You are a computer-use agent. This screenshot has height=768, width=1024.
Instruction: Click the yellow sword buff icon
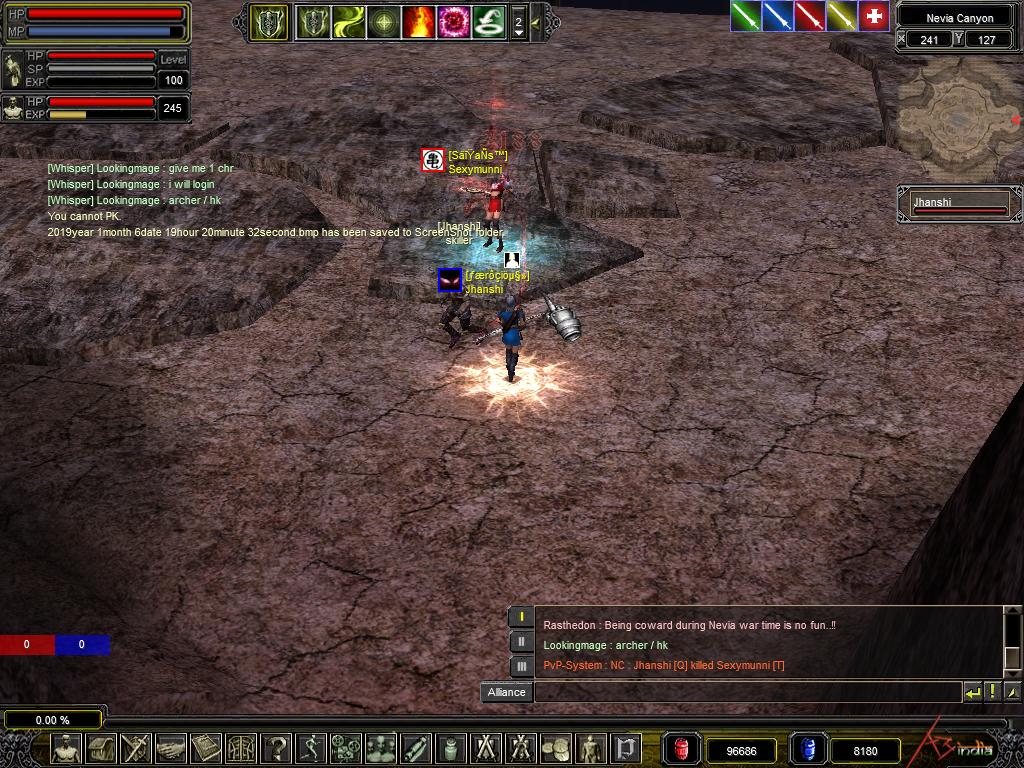pyautogui.click(x=841, y=16)
